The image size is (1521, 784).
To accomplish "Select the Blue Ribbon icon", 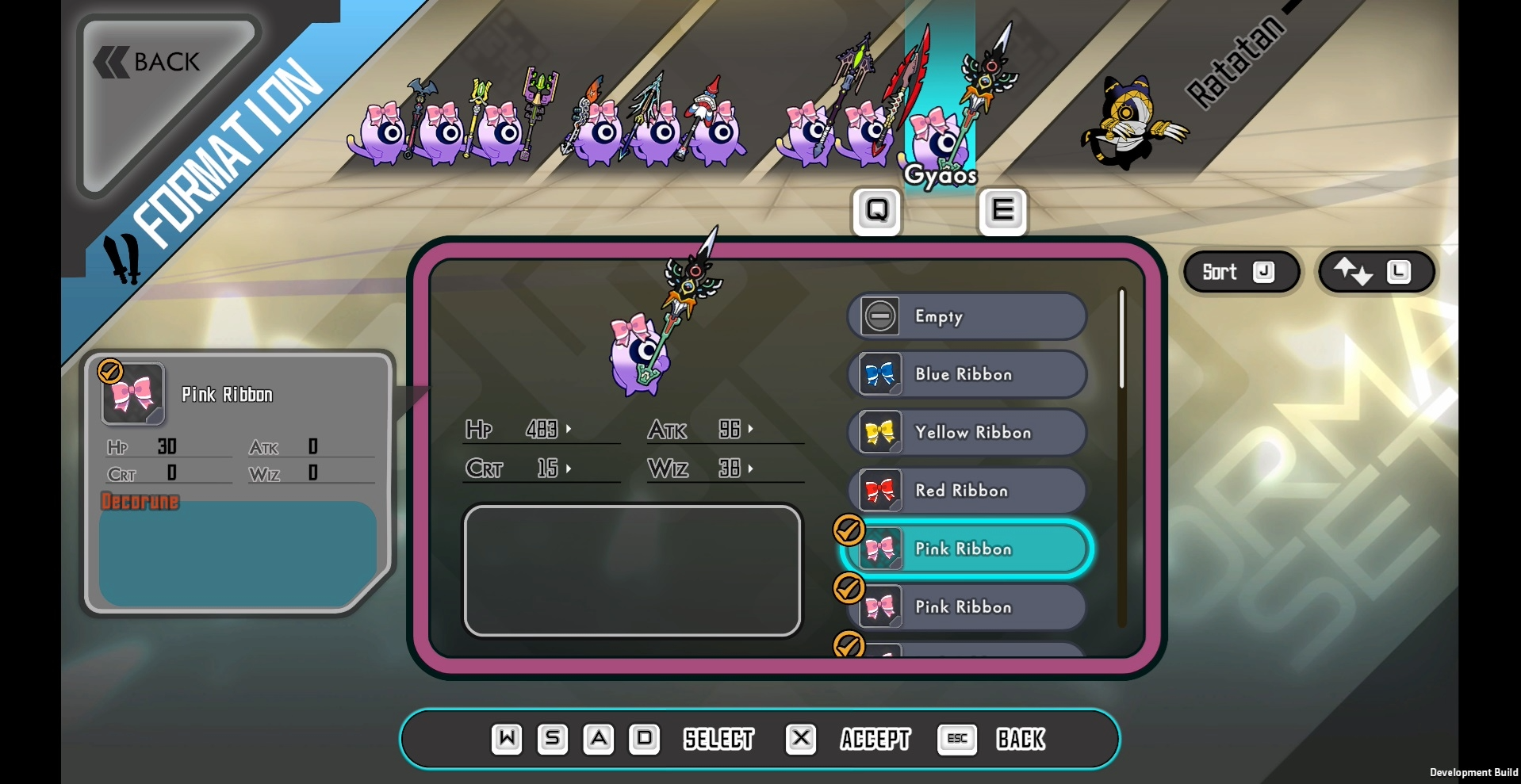I will point(880,374).
